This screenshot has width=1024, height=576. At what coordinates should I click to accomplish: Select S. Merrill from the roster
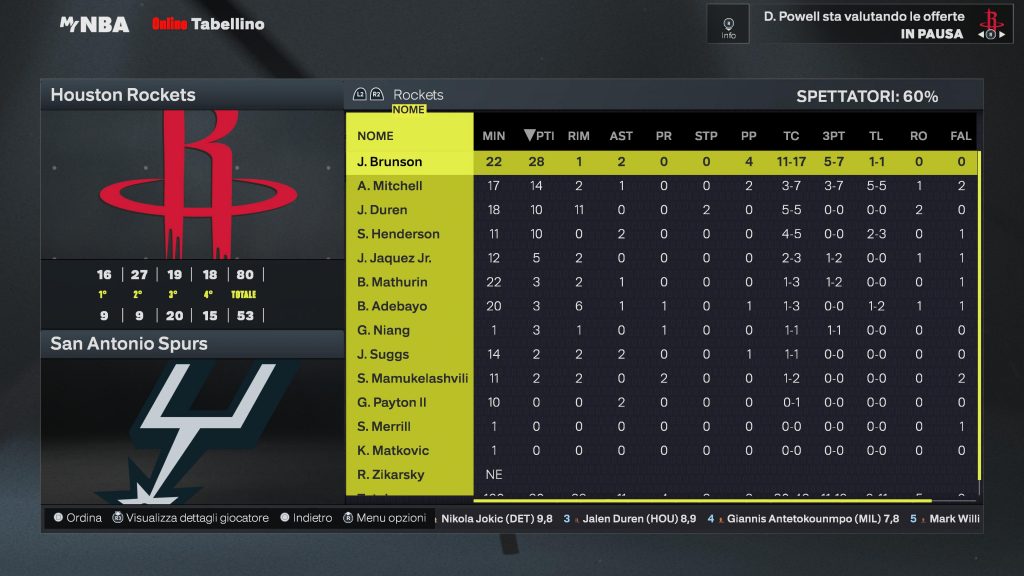click(x=384, y=426)
